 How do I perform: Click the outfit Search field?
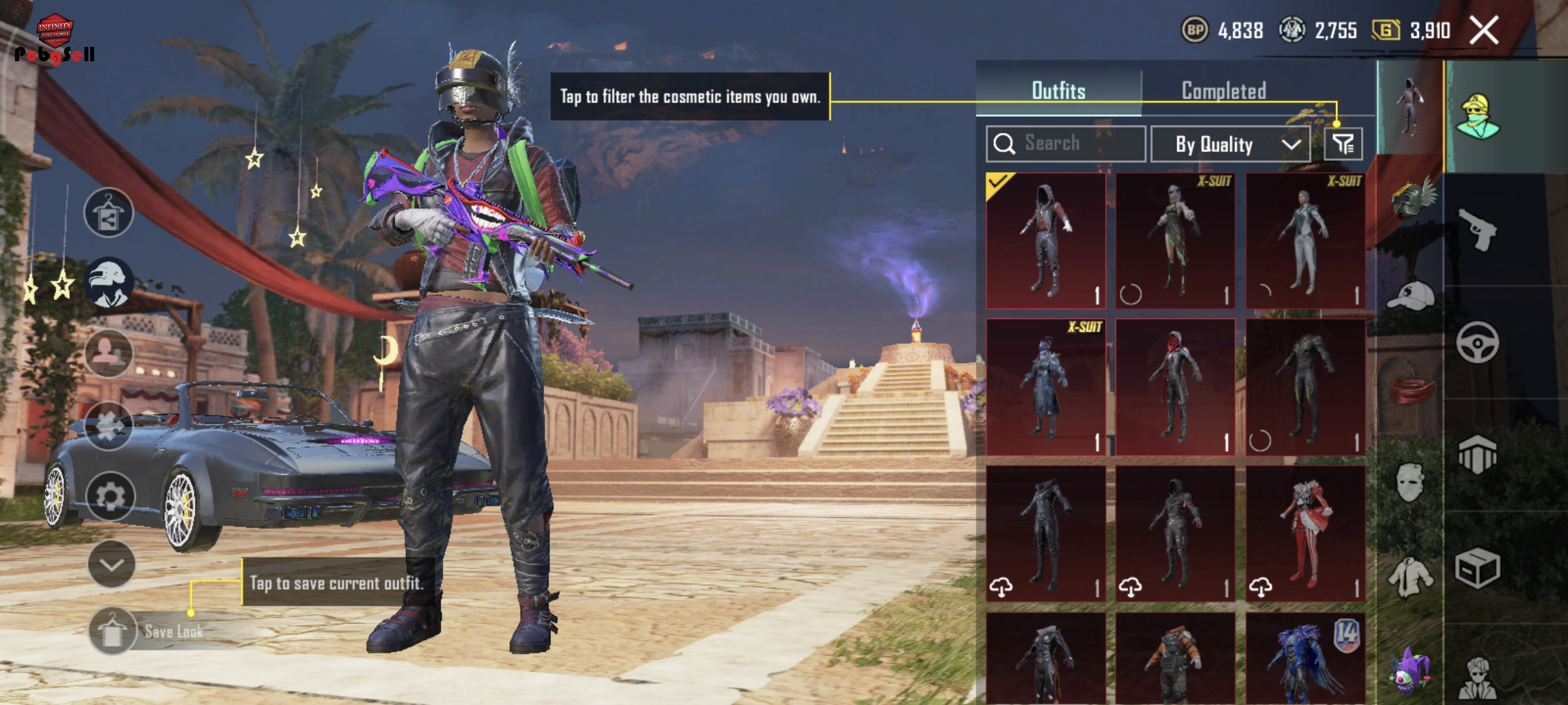click(x=1066, y=143)
